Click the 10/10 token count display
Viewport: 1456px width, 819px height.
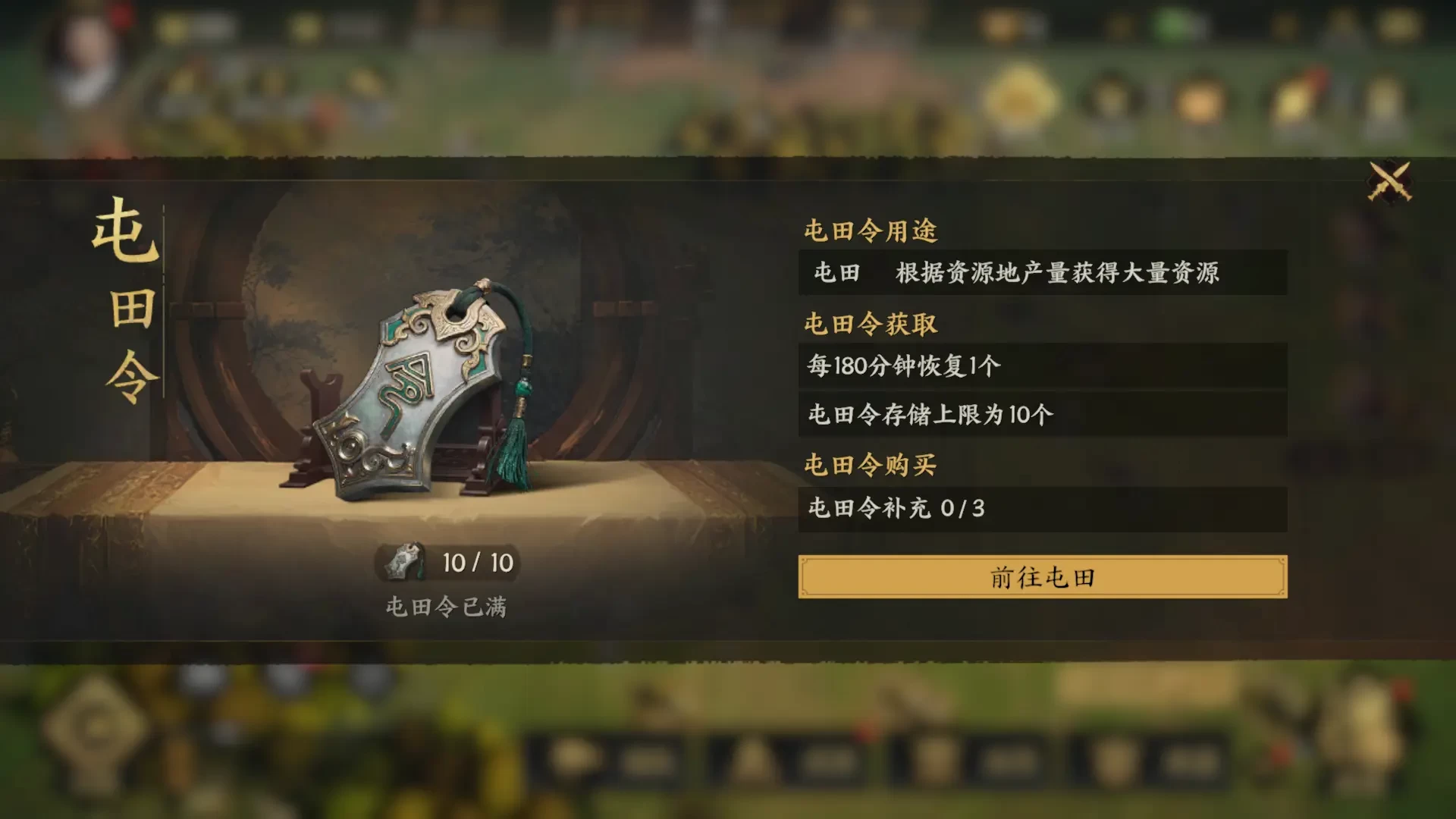coord(475,563)
